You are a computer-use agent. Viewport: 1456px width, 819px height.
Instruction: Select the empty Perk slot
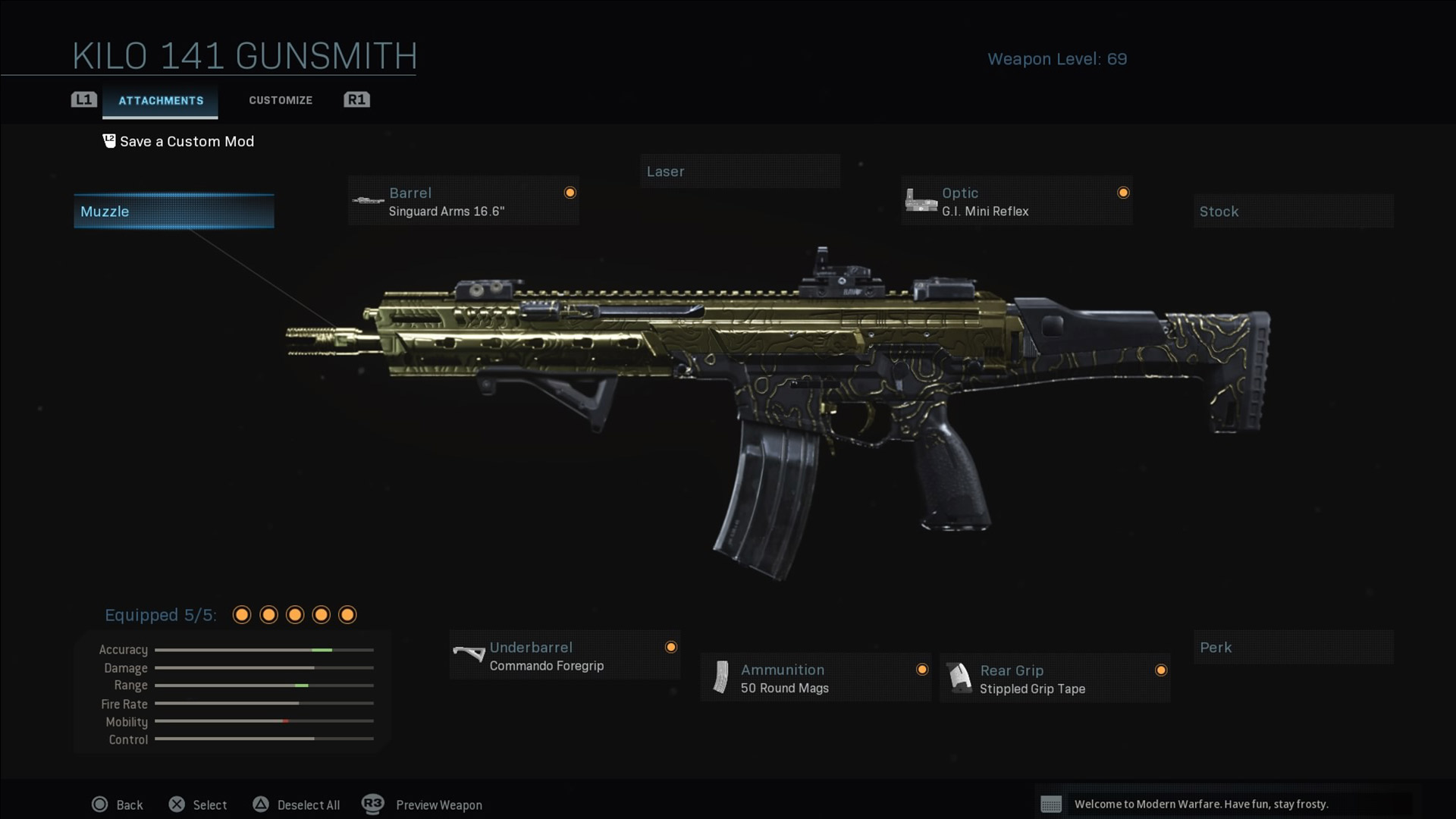click(1293, 648)
